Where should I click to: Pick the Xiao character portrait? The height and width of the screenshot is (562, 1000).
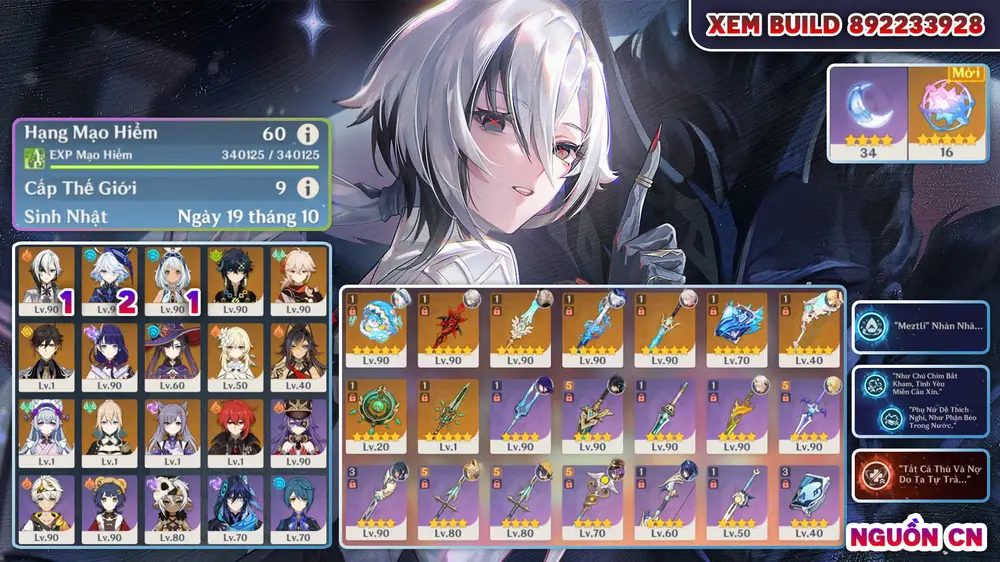(234, 279)
